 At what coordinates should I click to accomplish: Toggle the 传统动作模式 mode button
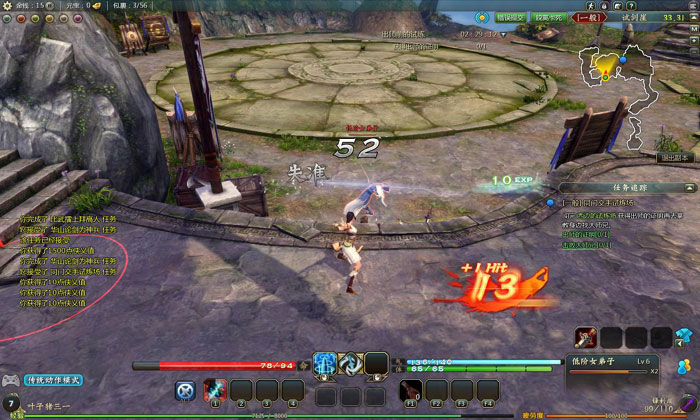52,380
